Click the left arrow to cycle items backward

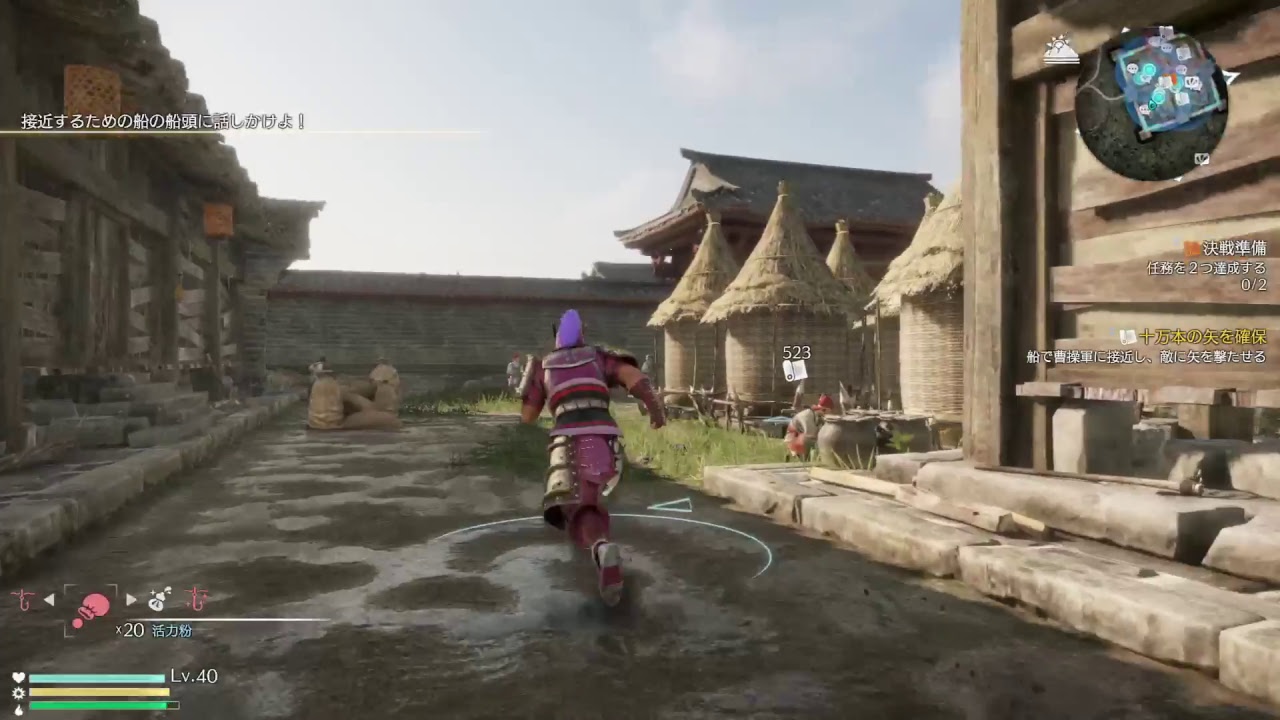[x=49, y=599]
